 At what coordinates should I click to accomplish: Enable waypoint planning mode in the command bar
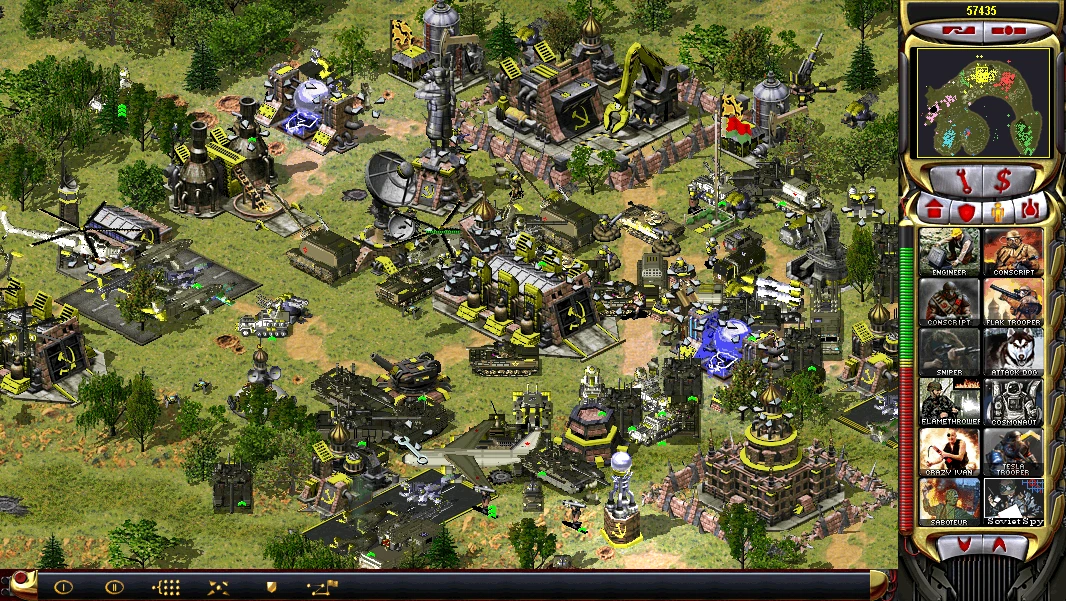[324, 587]
